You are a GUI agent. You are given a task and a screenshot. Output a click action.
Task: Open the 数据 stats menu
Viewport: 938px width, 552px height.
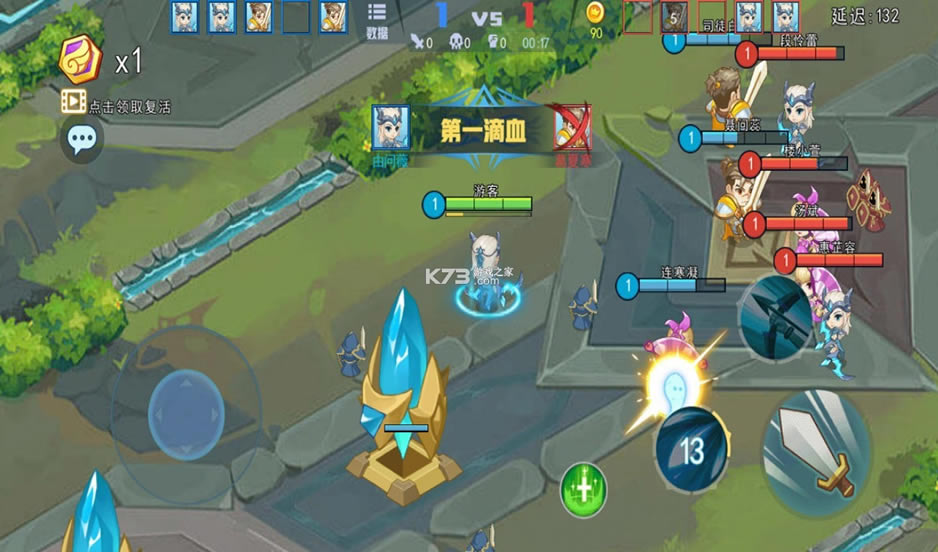tap(377, 20)
